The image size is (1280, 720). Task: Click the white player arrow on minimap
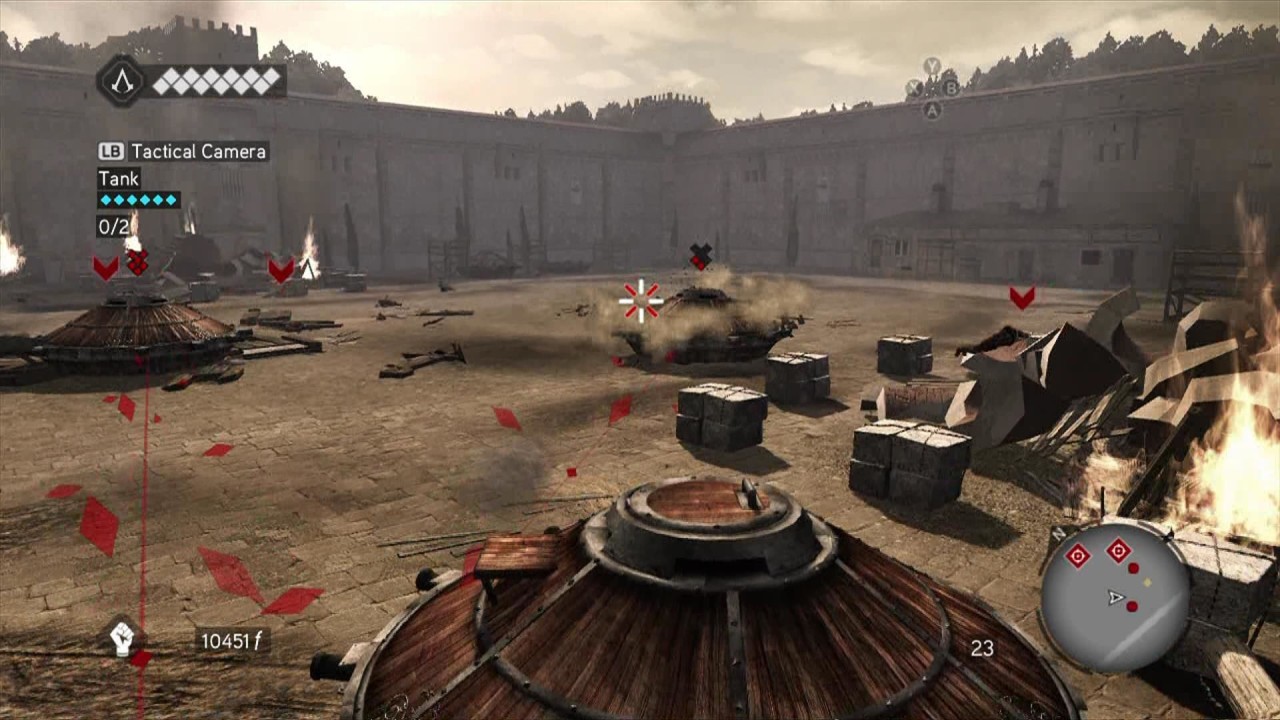[1116, 598]
